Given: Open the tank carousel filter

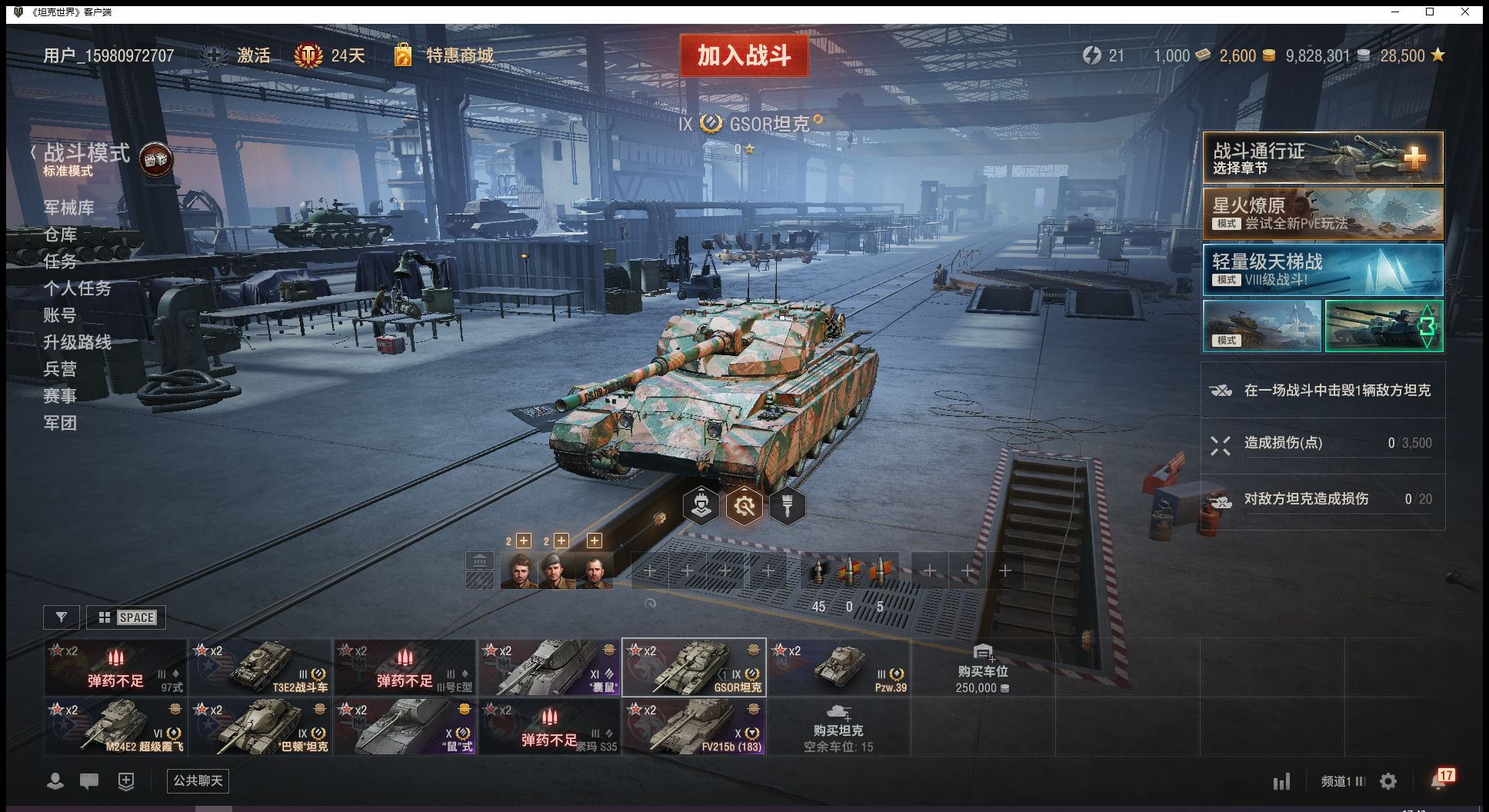Looking at the screenshot, I should [x=62, y=617].
